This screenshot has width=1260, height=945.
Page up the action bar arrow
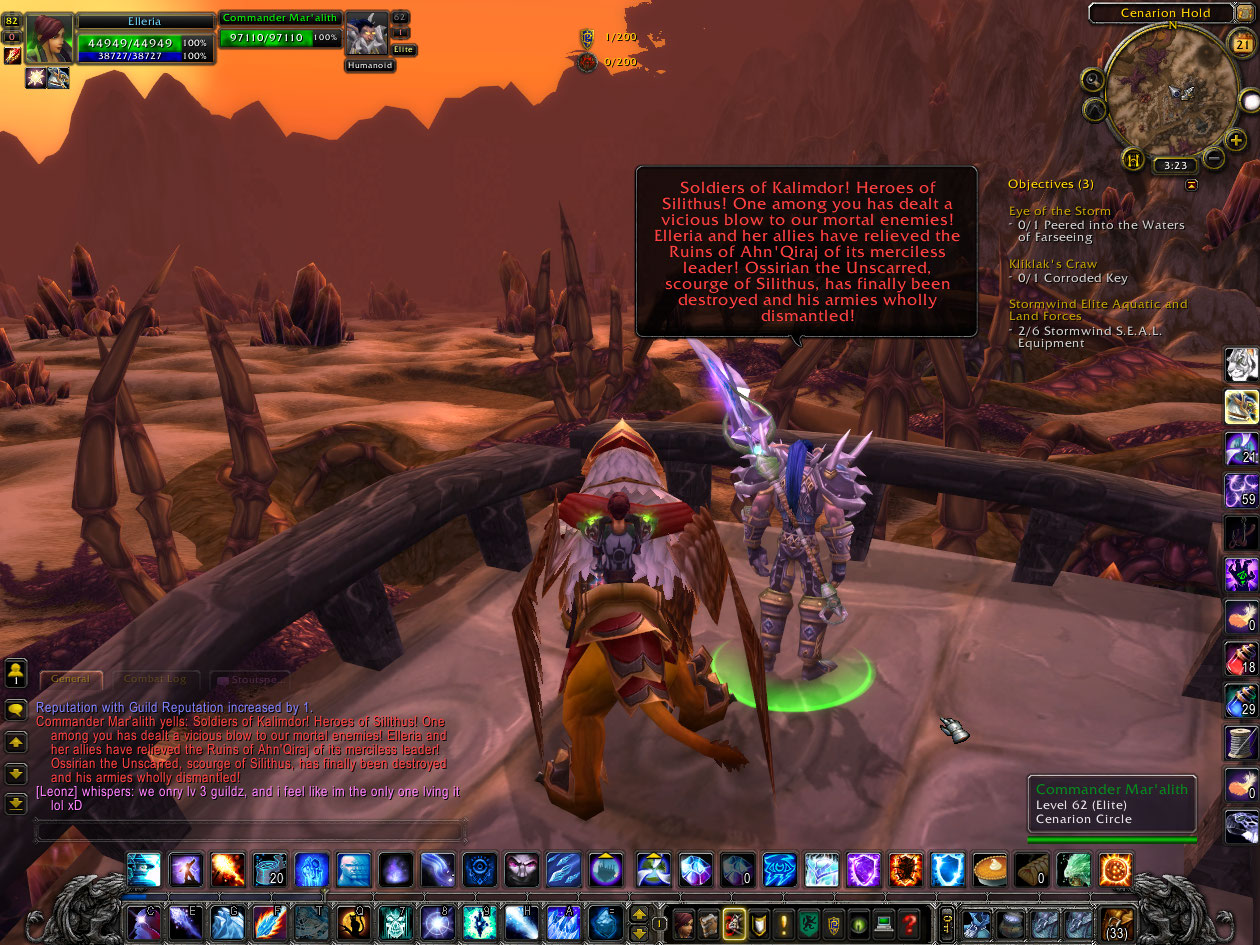(x=639, y=914)
